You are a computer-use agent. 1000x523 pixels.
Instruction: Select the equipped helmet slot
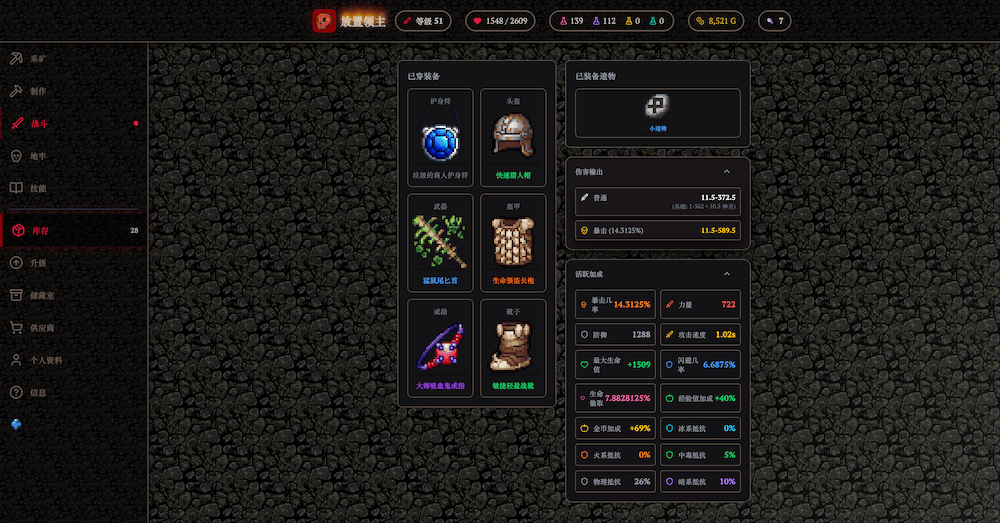[x=513, y=138]
